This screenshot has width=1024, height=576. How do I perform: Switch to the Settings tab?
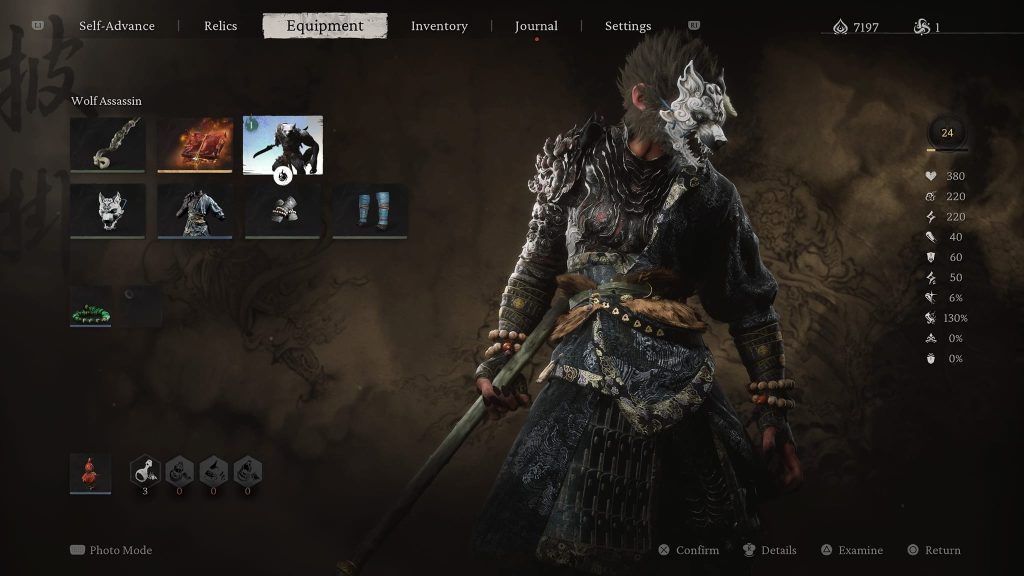(x=628, y=26)
